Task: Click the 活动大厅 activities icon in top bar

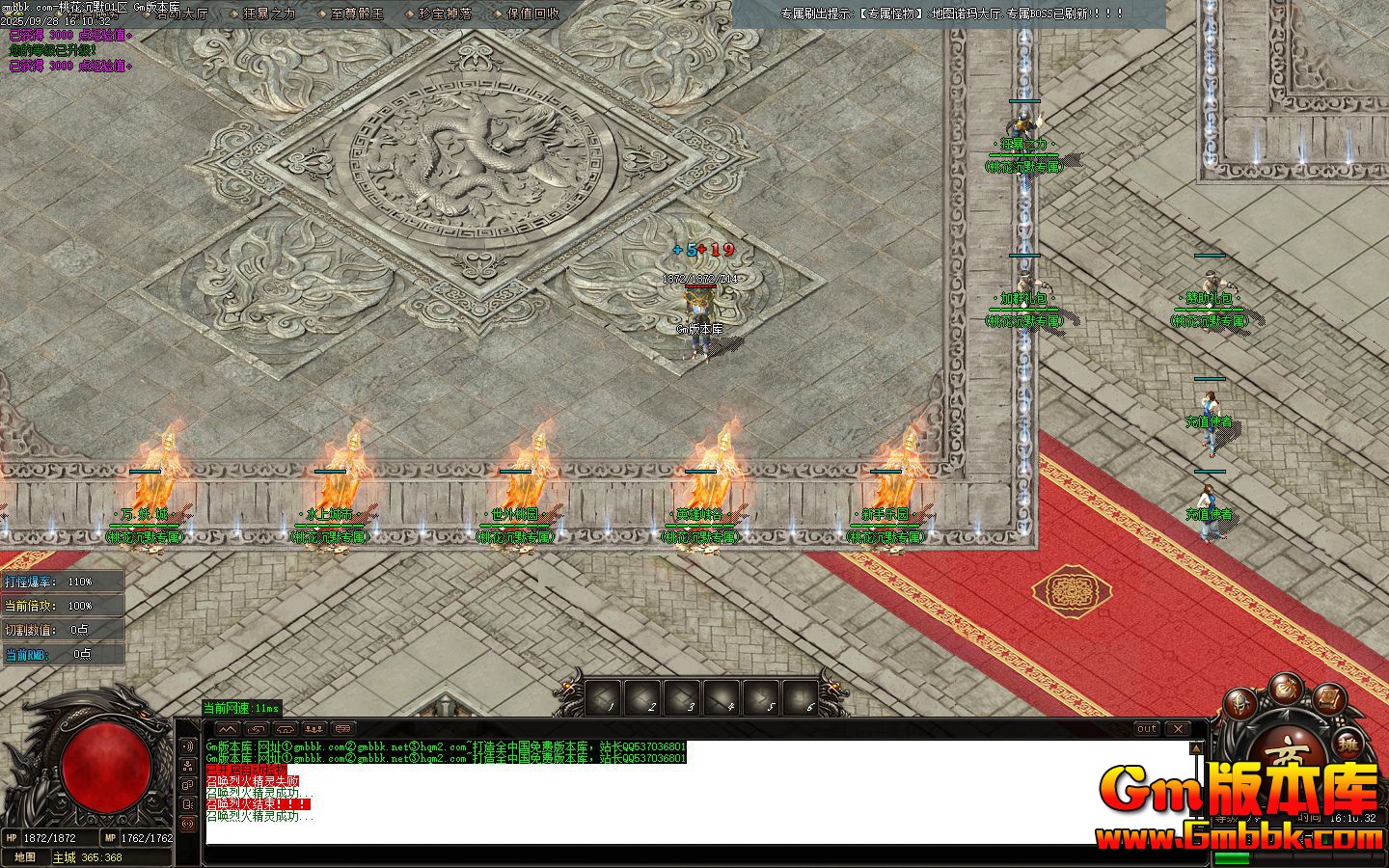Action: [183, 14]
